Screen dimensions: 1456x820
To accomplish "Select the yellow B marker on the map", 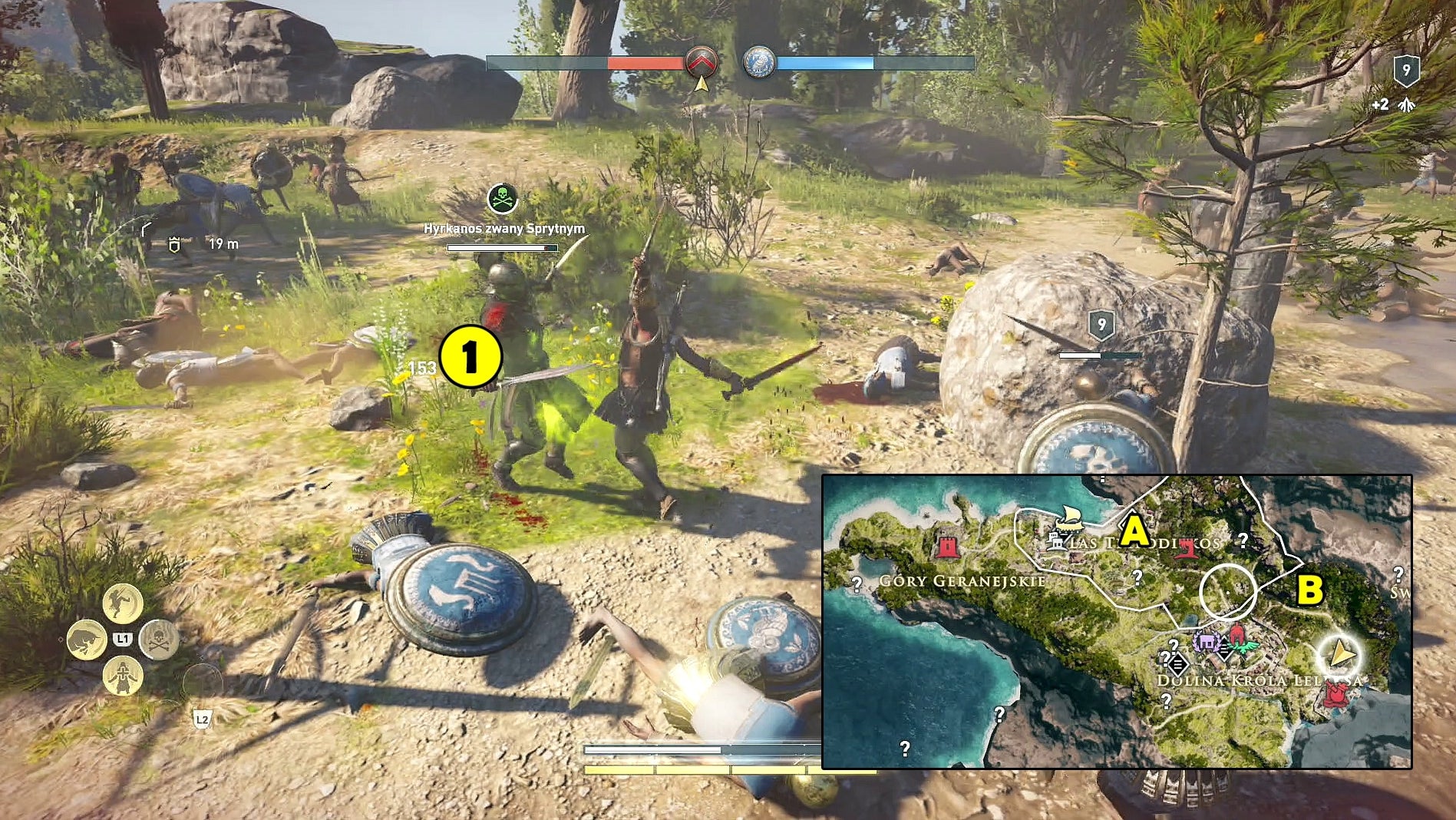I will [x=1309, y=590].
